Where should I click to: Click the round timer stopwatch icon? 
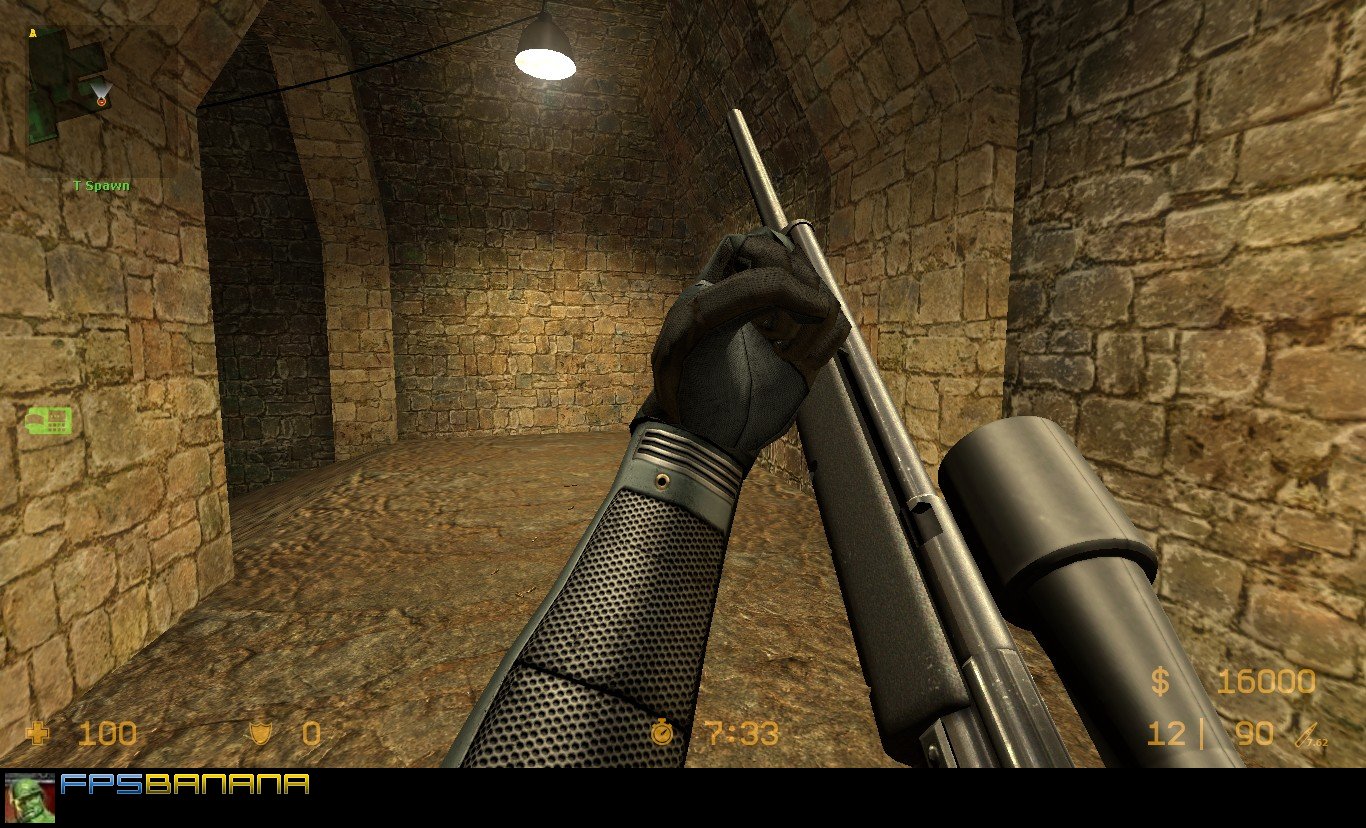(x=662, y=734)
